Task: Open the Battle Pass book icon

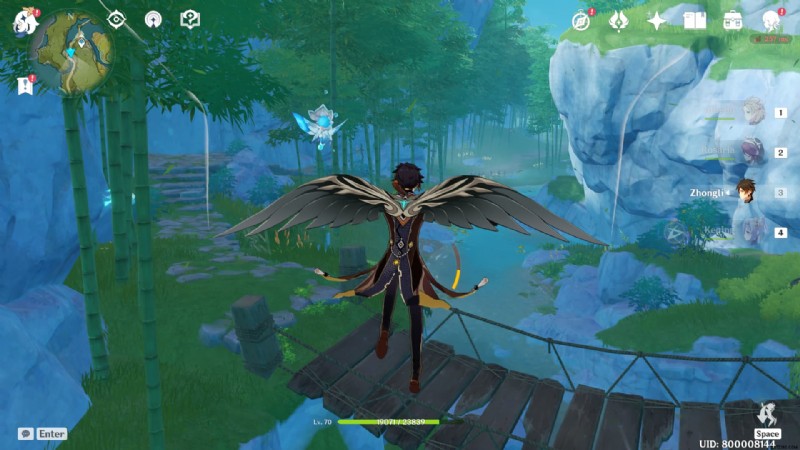Action: click(x=694, y=20)
